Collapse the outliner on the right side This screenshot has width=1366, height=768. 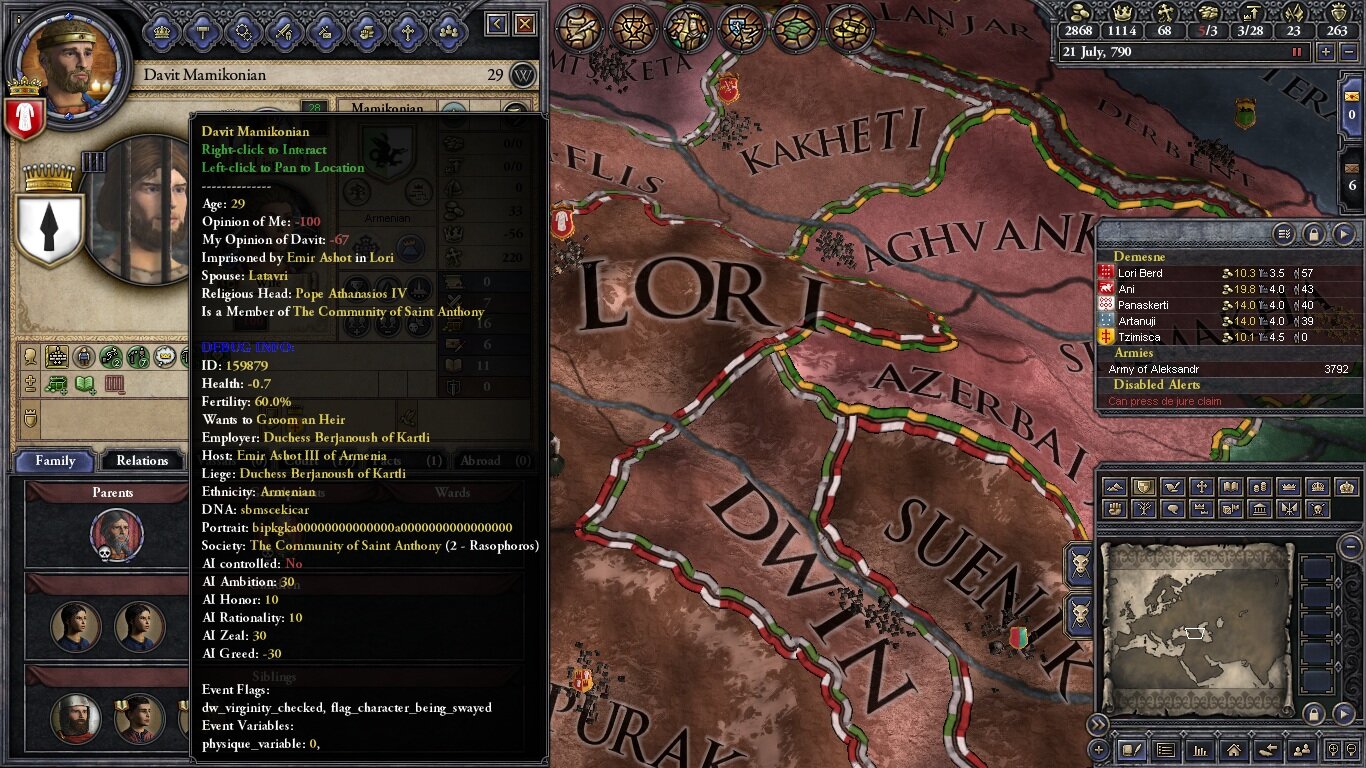[x=1343, y=235]
